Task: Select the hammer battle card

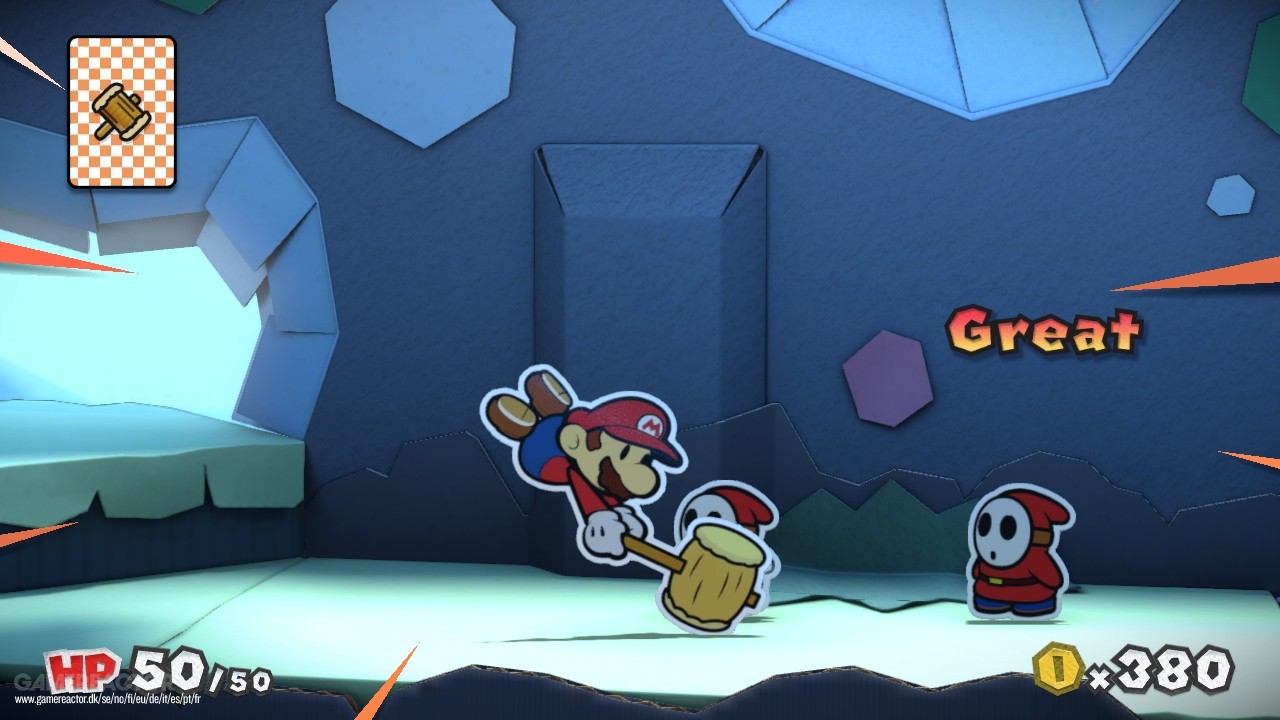Action: tap(120, 112)
